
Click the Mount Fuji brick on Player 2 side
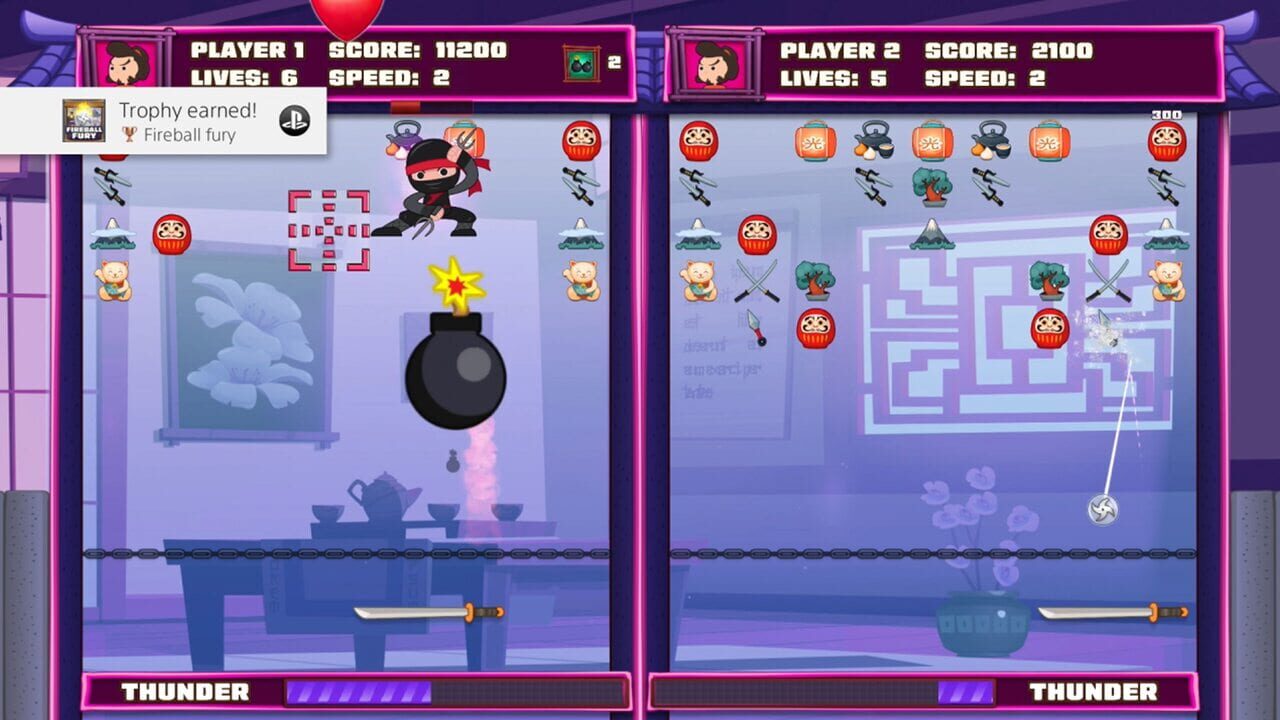[932, 235]
